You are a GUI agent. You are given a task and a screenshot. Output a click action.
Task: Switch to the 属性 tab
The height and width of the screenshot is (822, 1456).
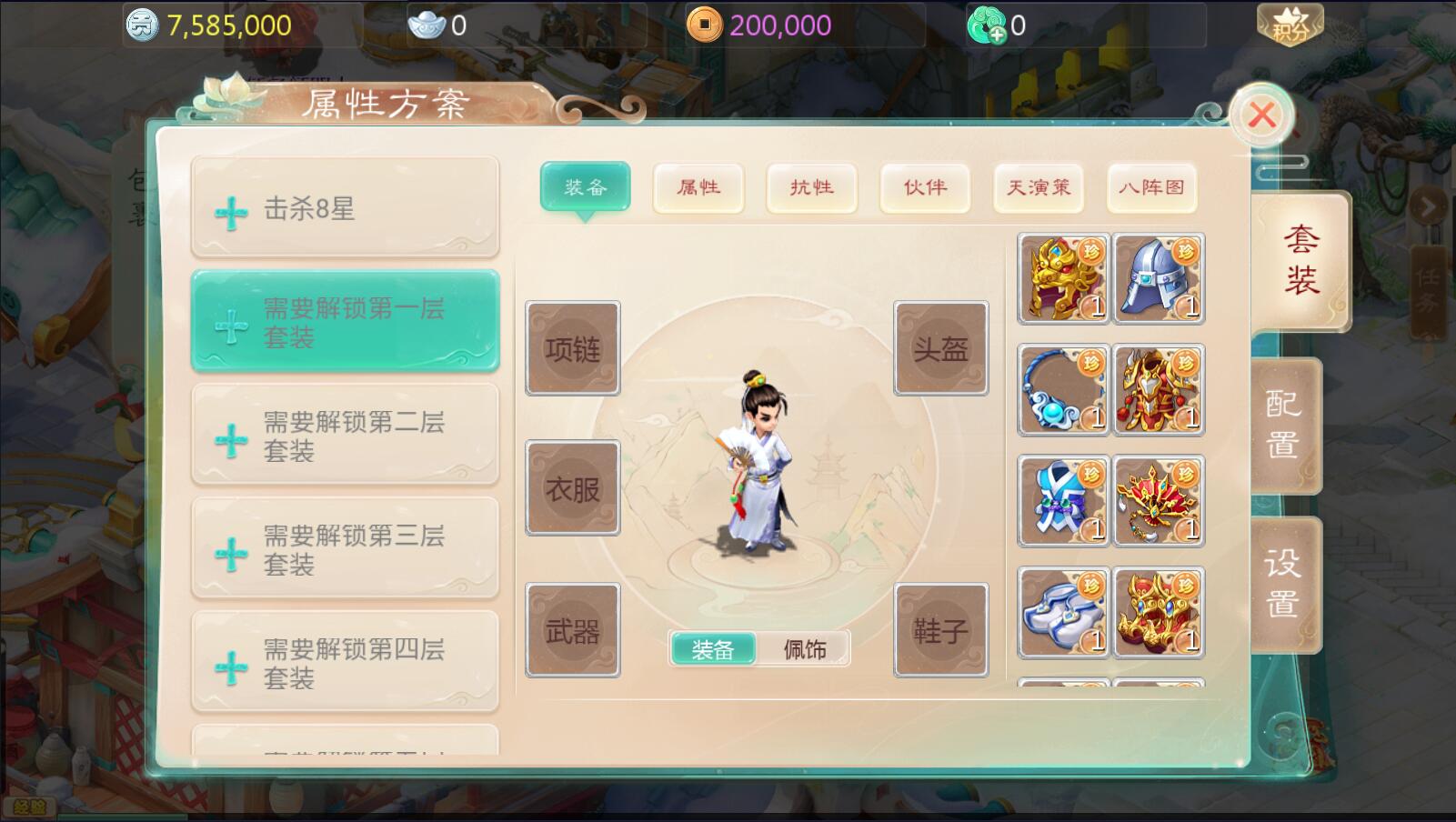click(698, 187)
